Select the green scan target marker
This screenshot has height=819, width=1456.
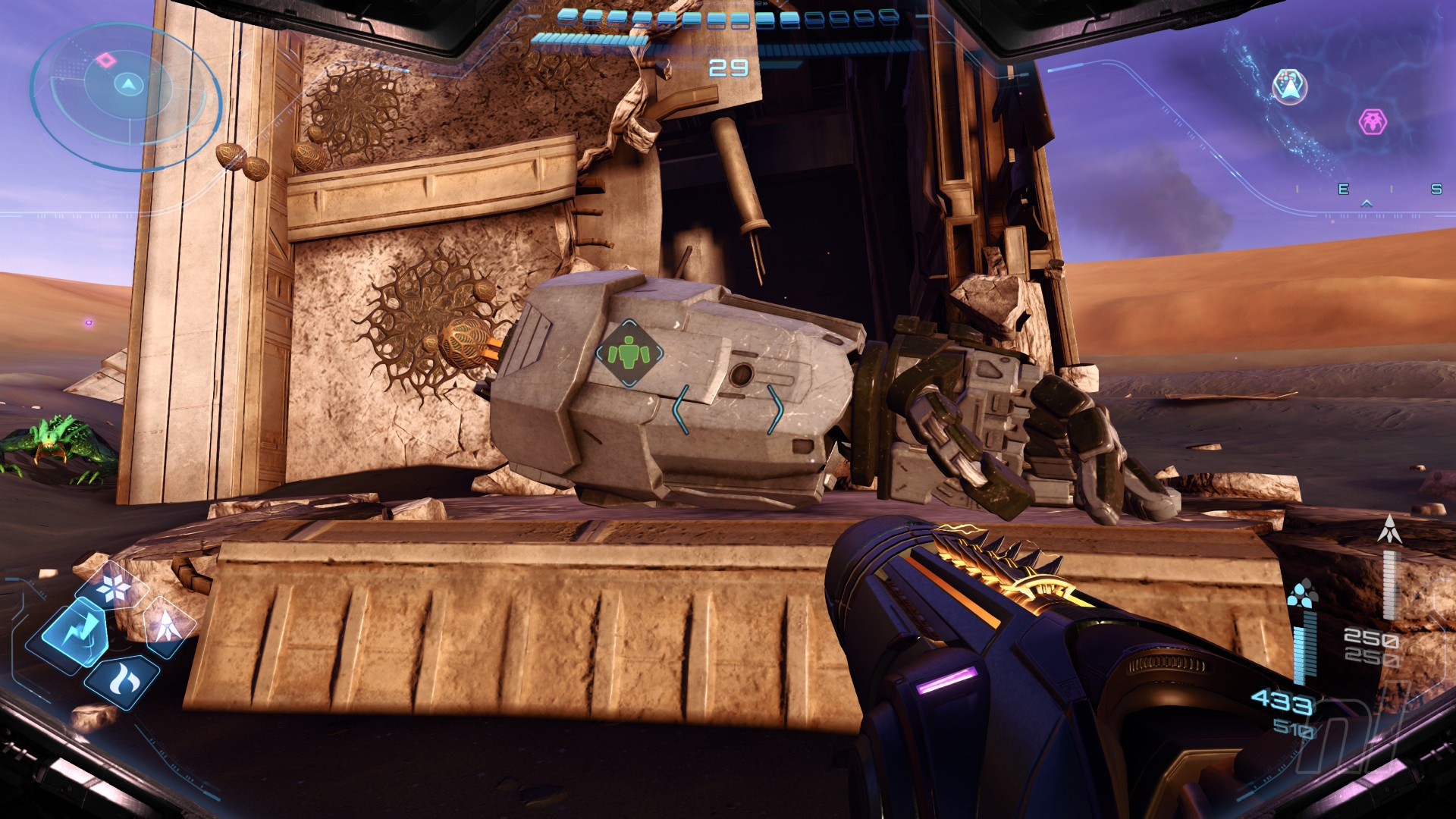click(x=629, y=353)
